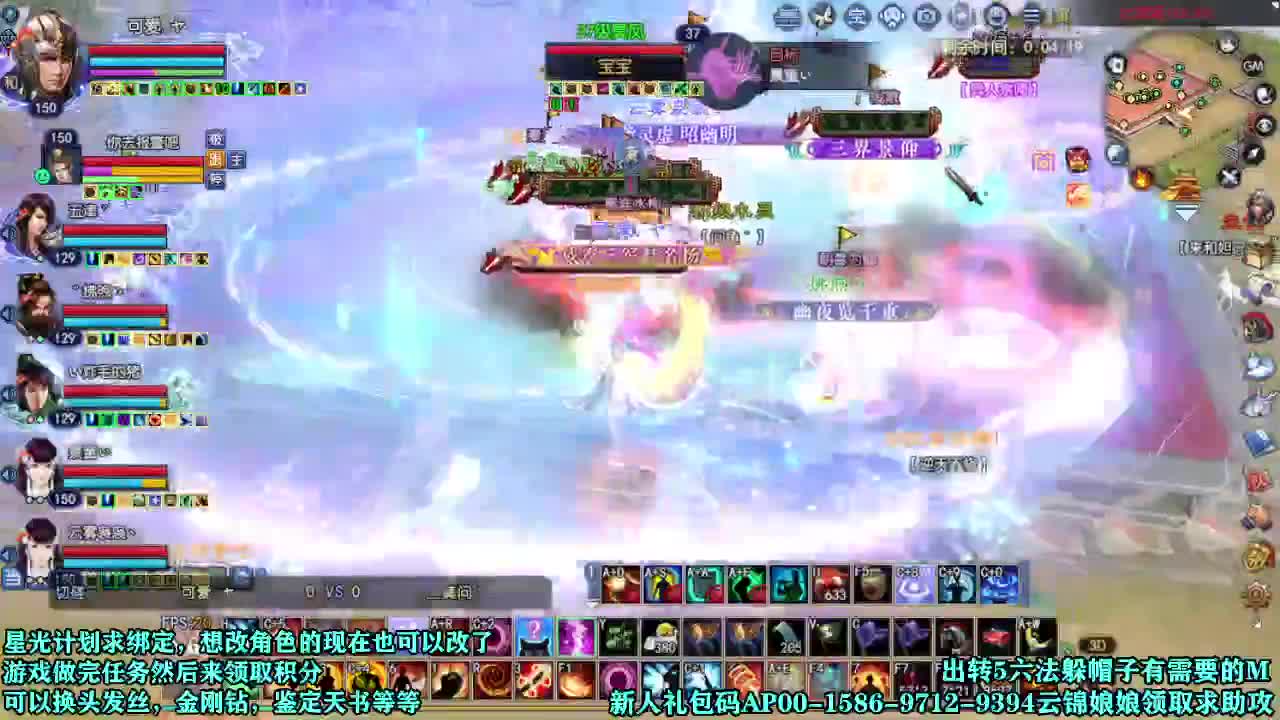
Task: Toggle the 等 status tag on the party frame
Action: [x=216, y=180]
